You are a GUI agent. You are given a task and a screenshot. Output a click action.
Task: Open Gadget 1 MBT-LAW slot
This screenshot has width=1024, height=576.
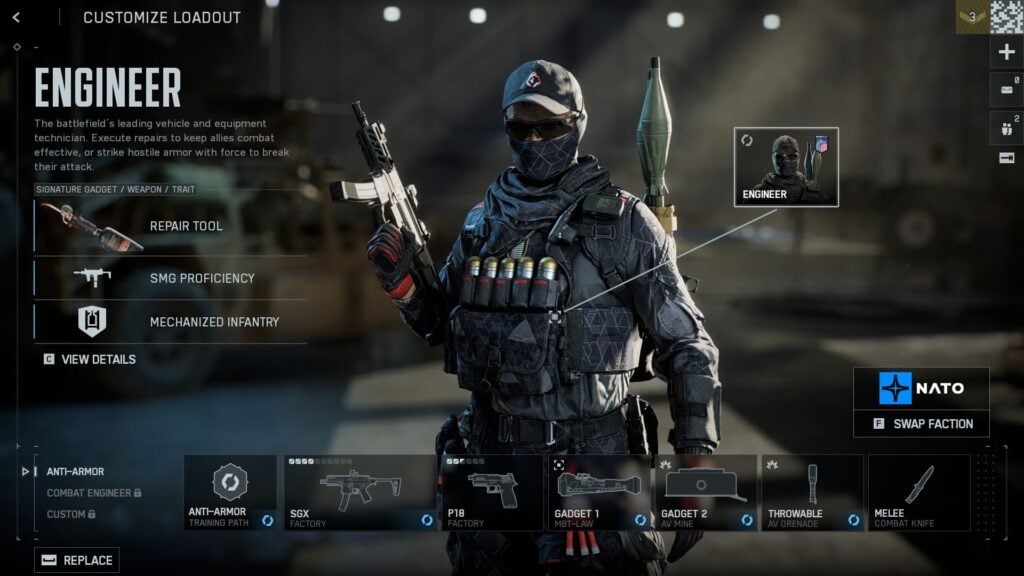click(x=599, y=493)
